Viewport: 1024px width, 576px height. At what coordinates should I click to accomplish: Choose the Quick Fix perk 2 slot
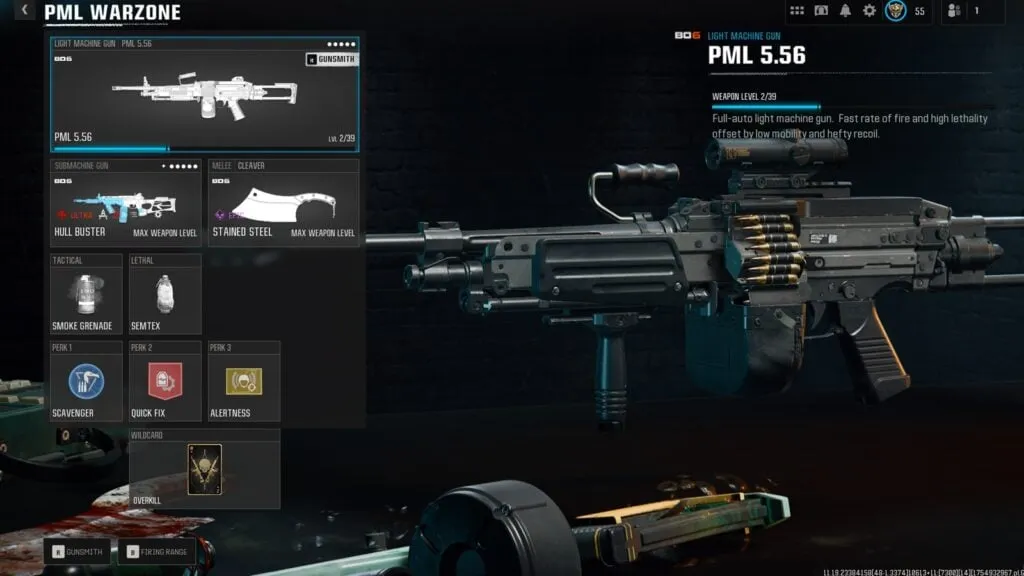165,381
